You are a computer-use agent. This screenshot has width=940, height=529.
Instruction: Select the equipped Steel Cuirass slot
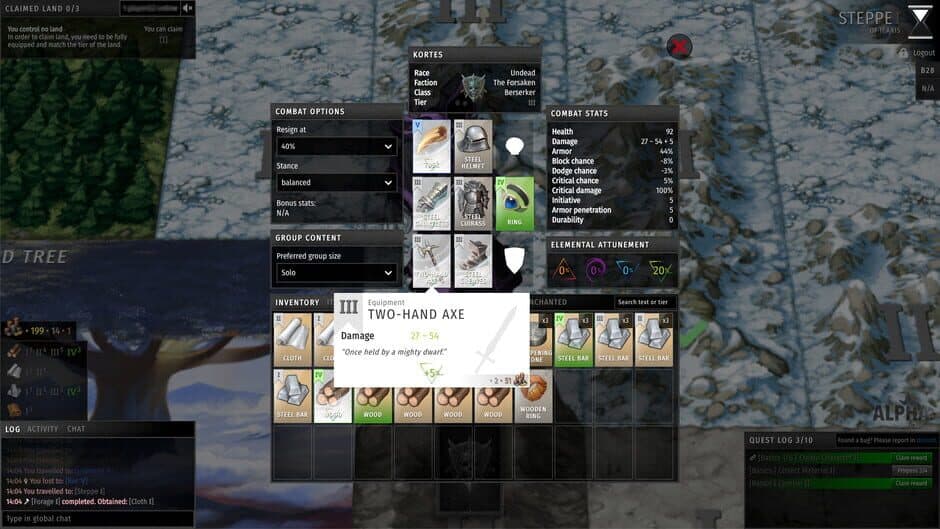click(x=474, y=204)
